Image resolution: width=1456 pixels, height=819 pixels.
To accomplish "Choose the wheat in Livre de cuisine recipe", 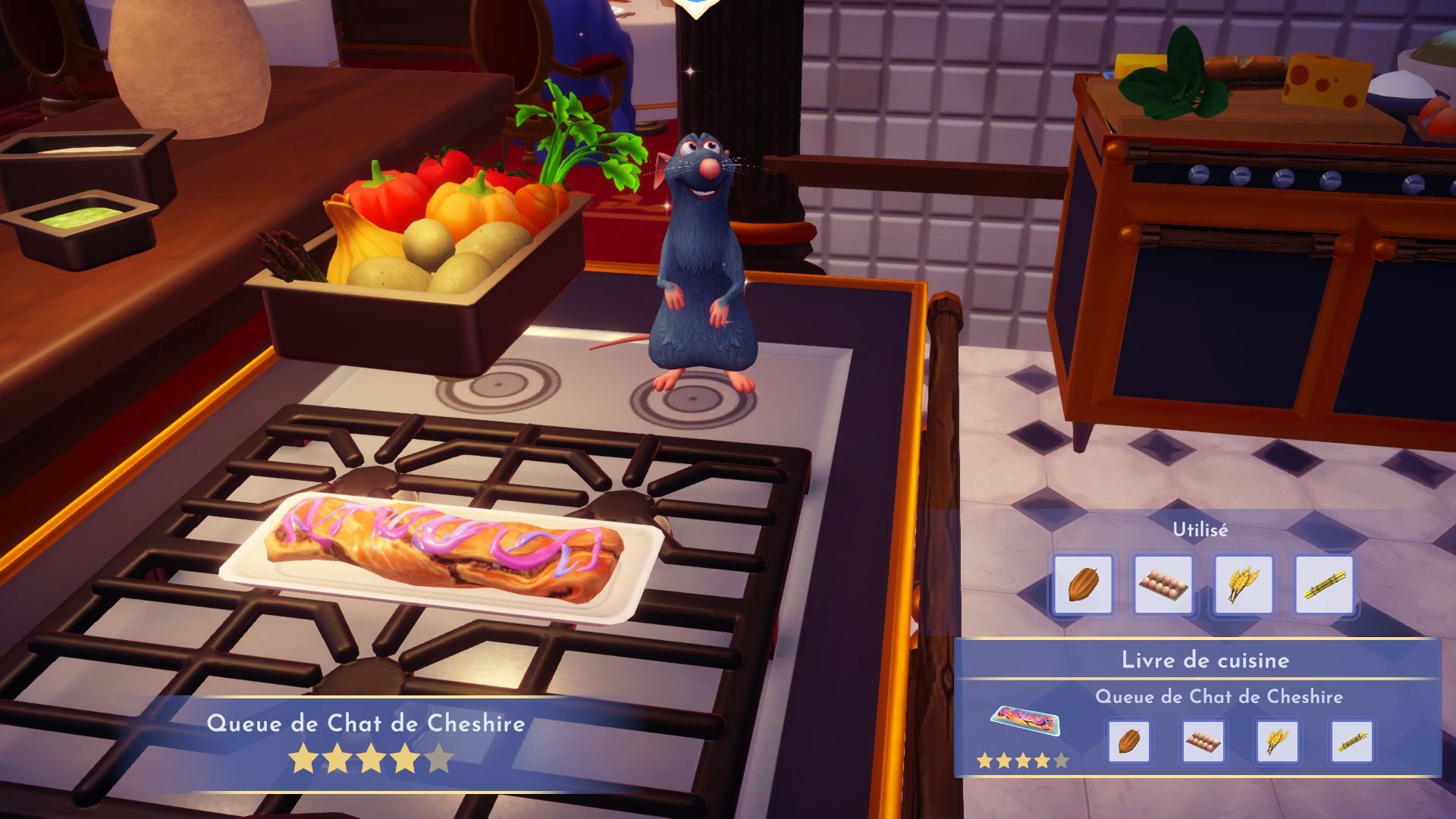I will point(1277,741).
